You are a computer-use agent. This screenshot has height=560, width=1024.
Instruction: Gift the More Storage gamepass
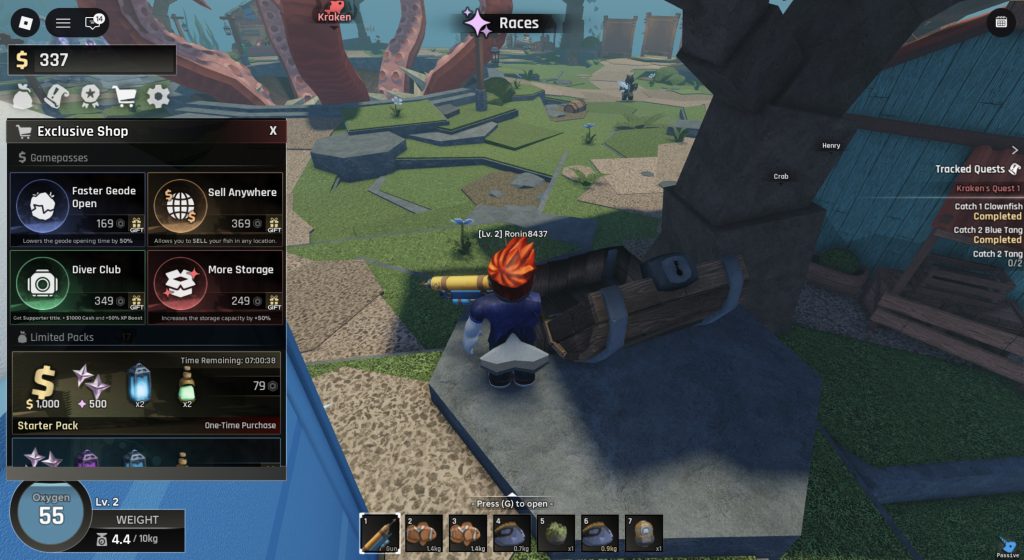(x=275, y=303)
